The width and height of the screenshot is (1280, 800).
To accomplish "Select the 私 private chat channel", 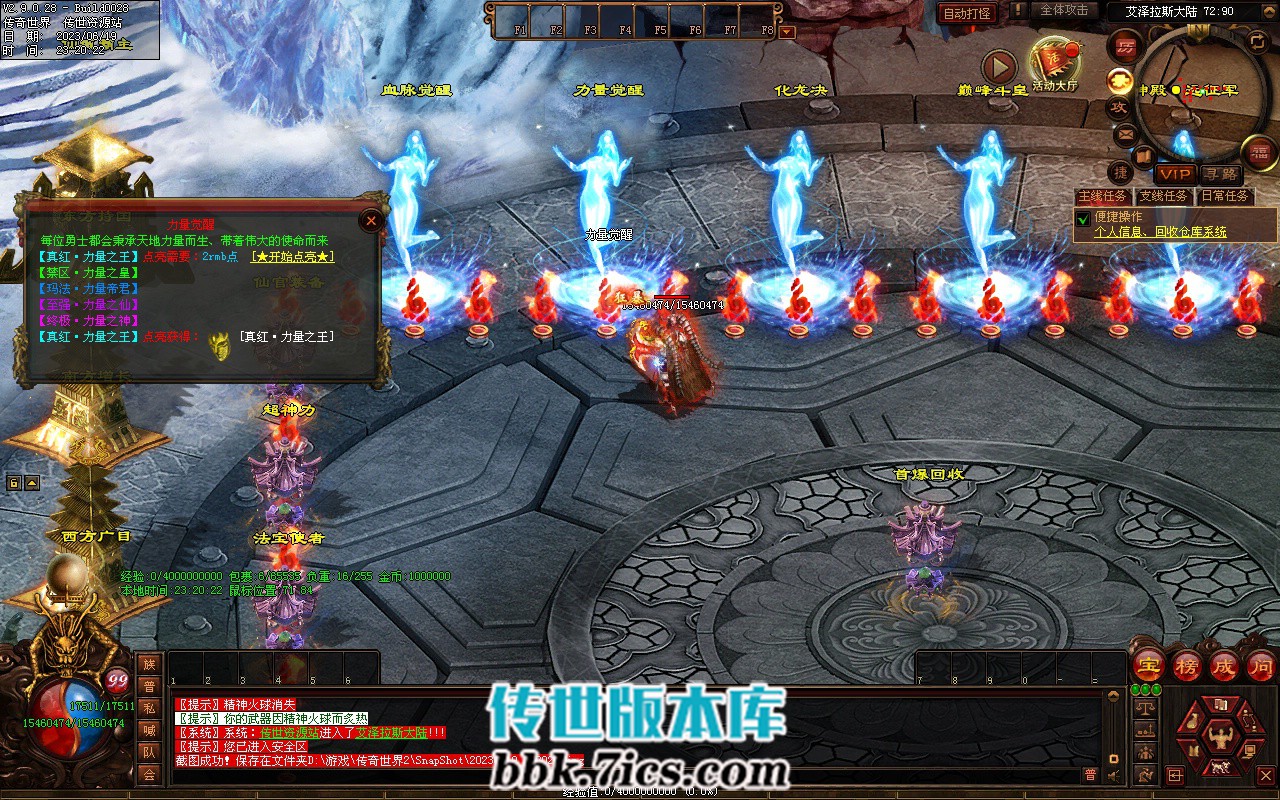I will click(x=149, y=708).
